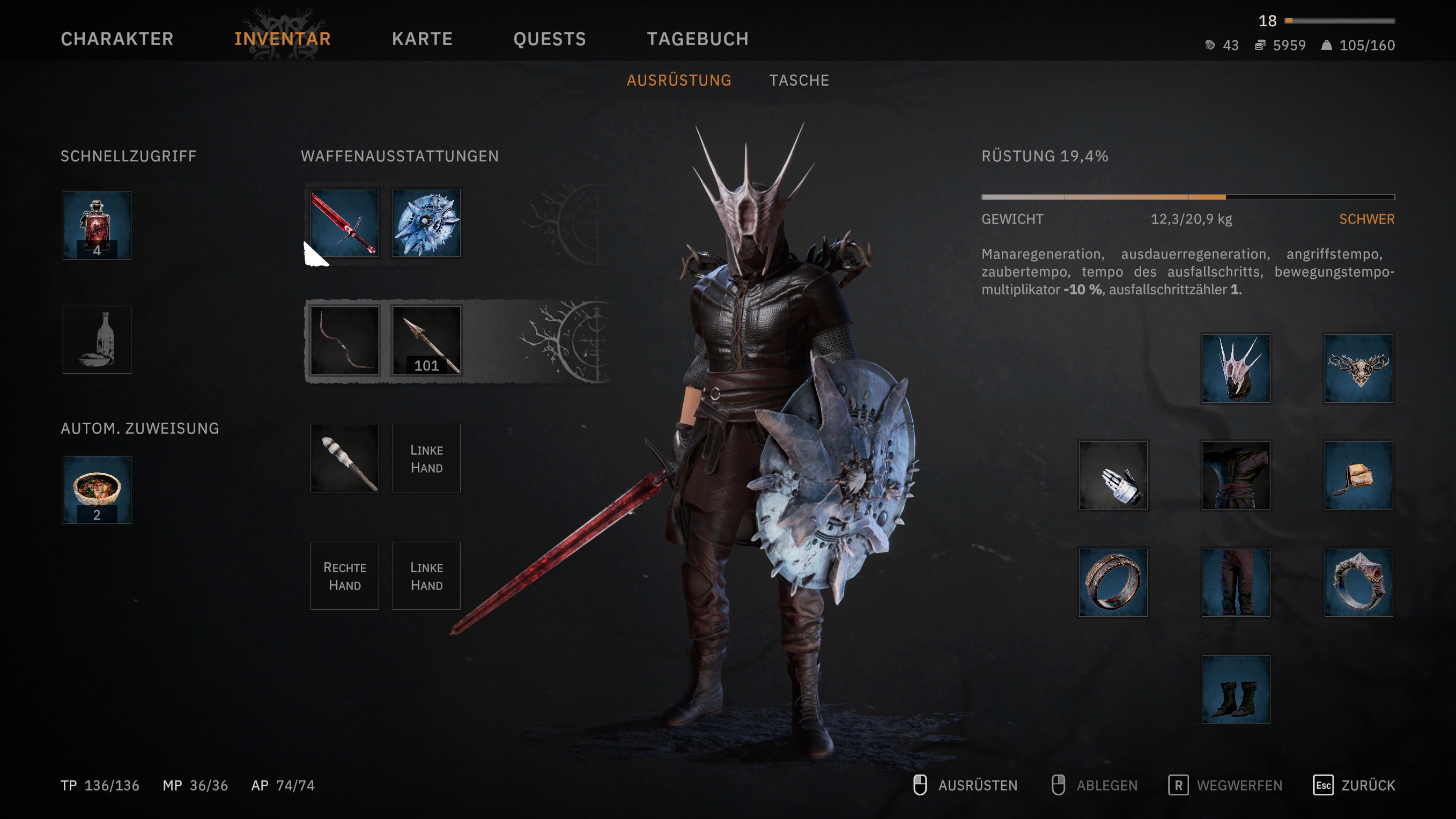The image size is (1456, 819).
Task: Select the torch in the right hand slot
Action: (x=345, y=458)
